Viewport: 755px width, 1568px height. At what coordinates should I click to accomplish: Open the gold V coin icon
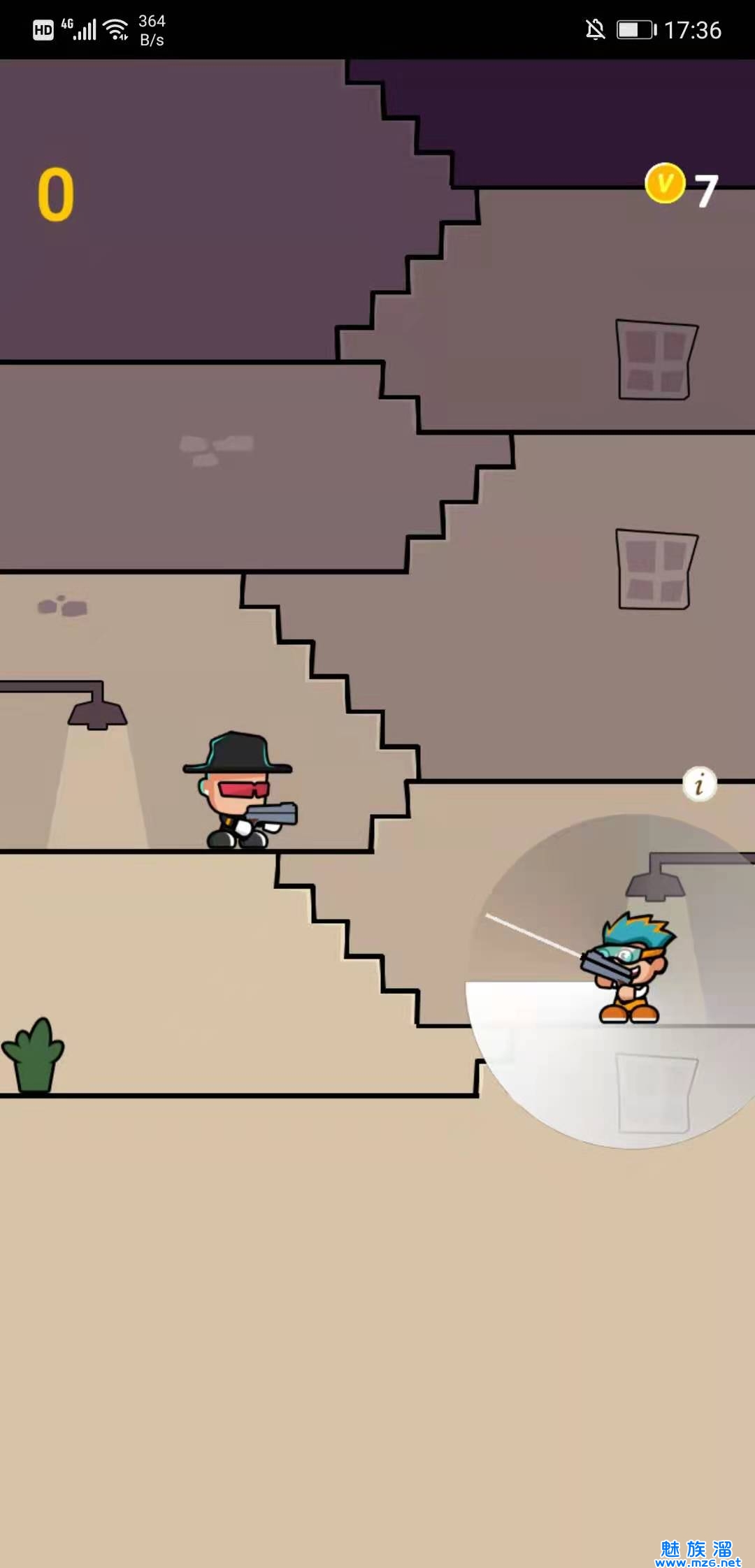(x=665, y=184)
